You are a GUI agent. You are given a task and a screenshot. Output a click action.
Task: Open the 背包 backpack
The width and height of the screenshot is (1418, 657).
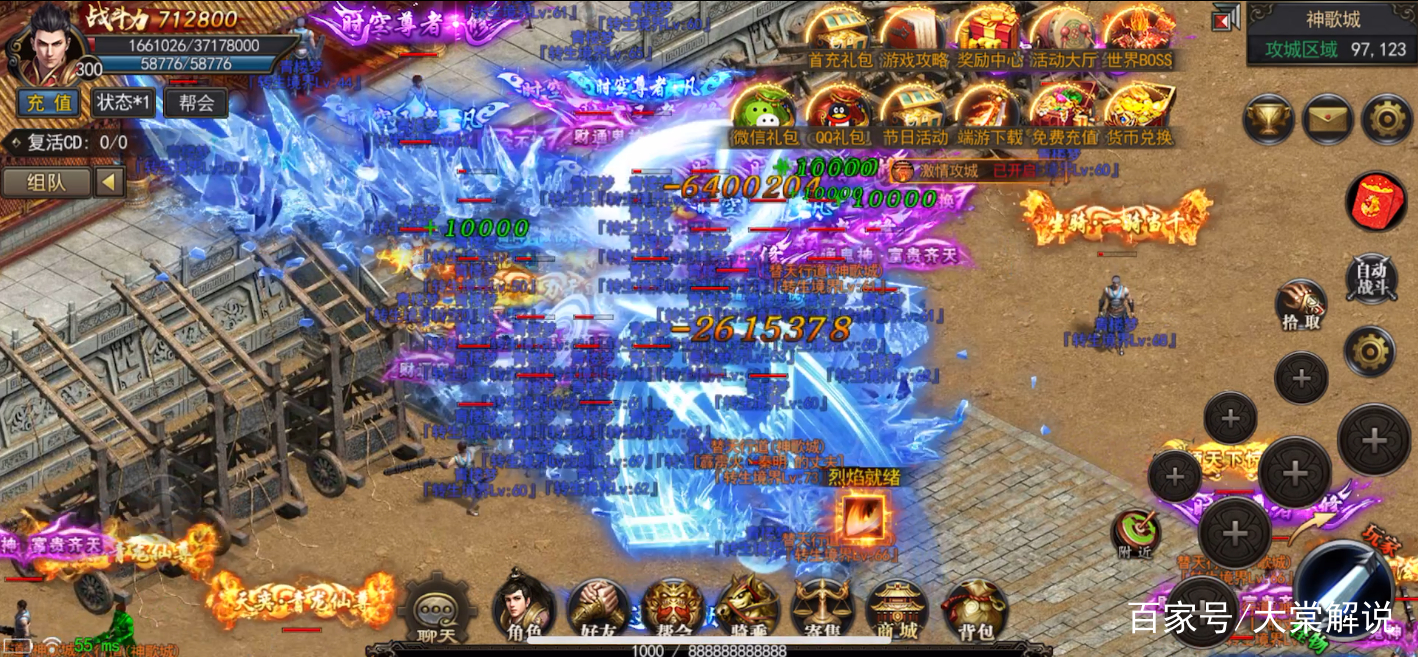pos(974,608)
